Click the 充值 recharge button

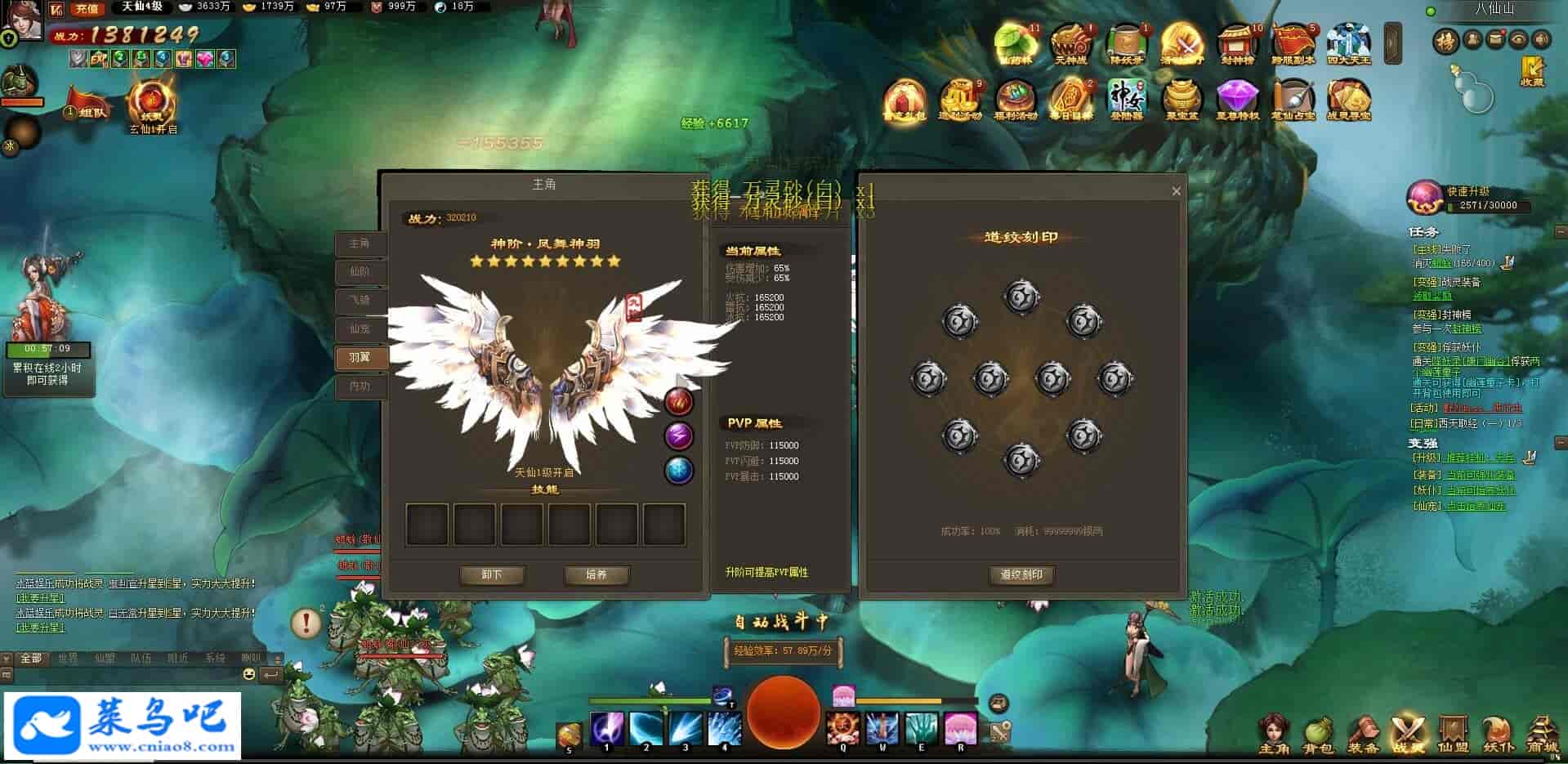pyautogui.click(x=87, y=9)
